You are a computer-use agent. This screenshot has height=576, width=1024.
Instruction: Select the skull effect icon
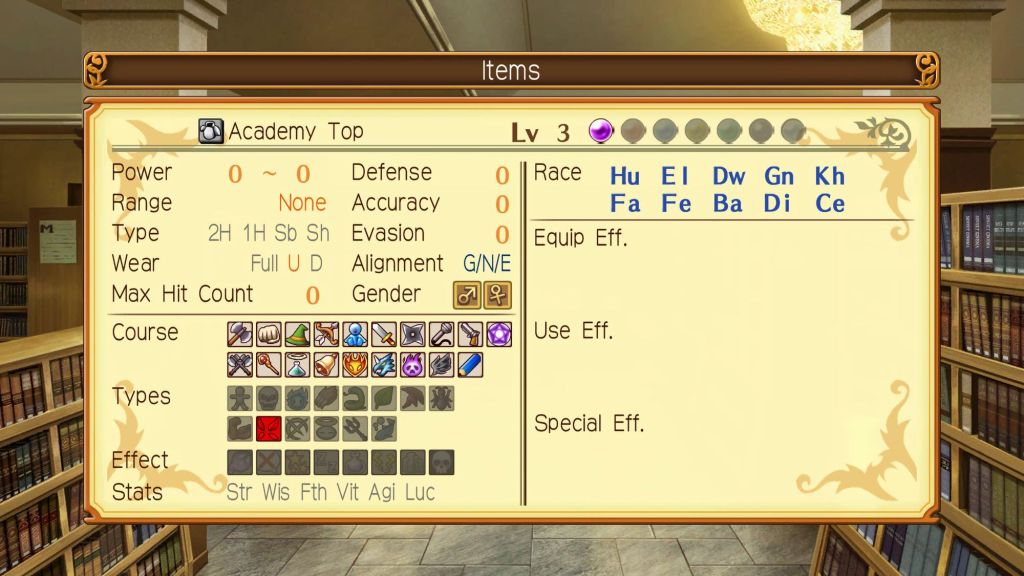click(x=441, y=461)
